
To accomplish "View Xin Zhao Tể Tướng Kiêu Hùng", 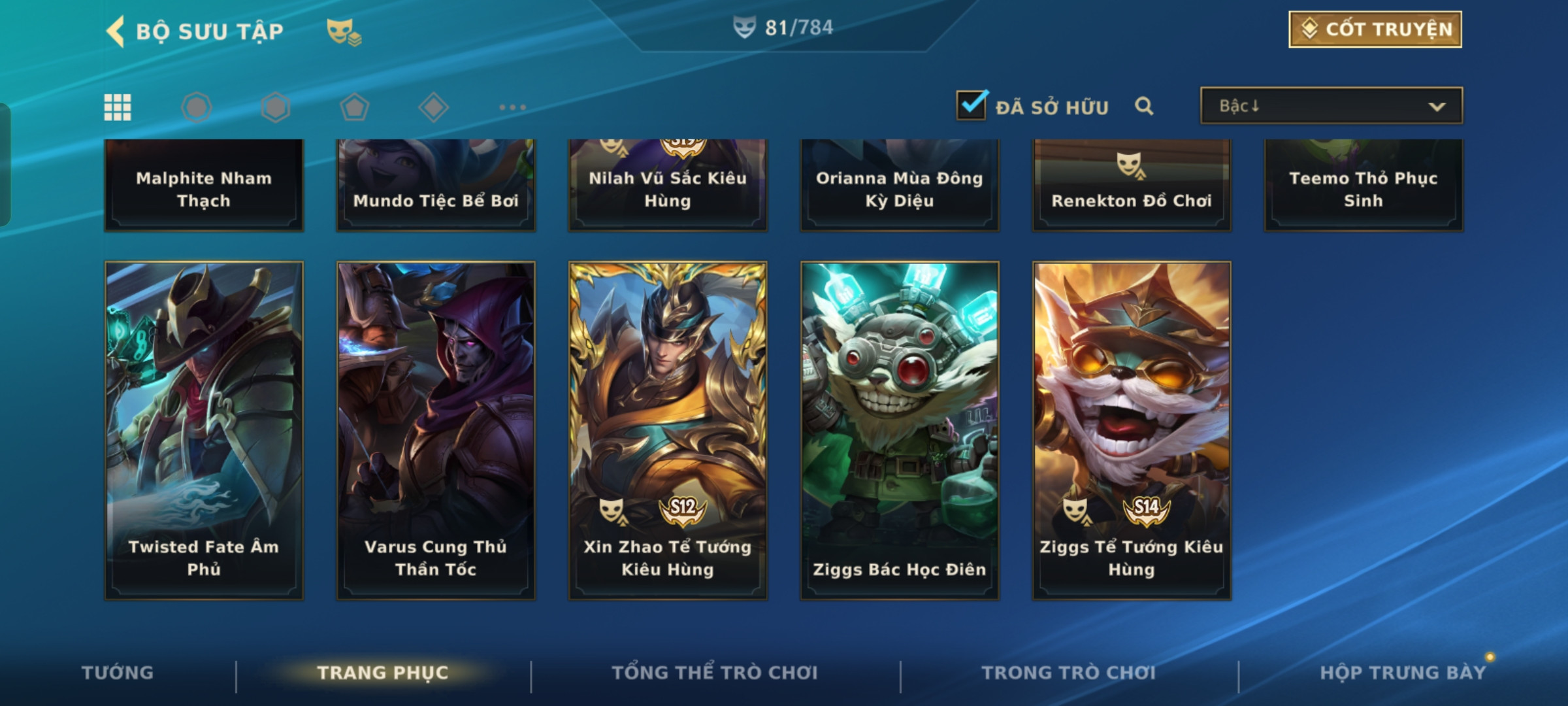I will point(668,430).
